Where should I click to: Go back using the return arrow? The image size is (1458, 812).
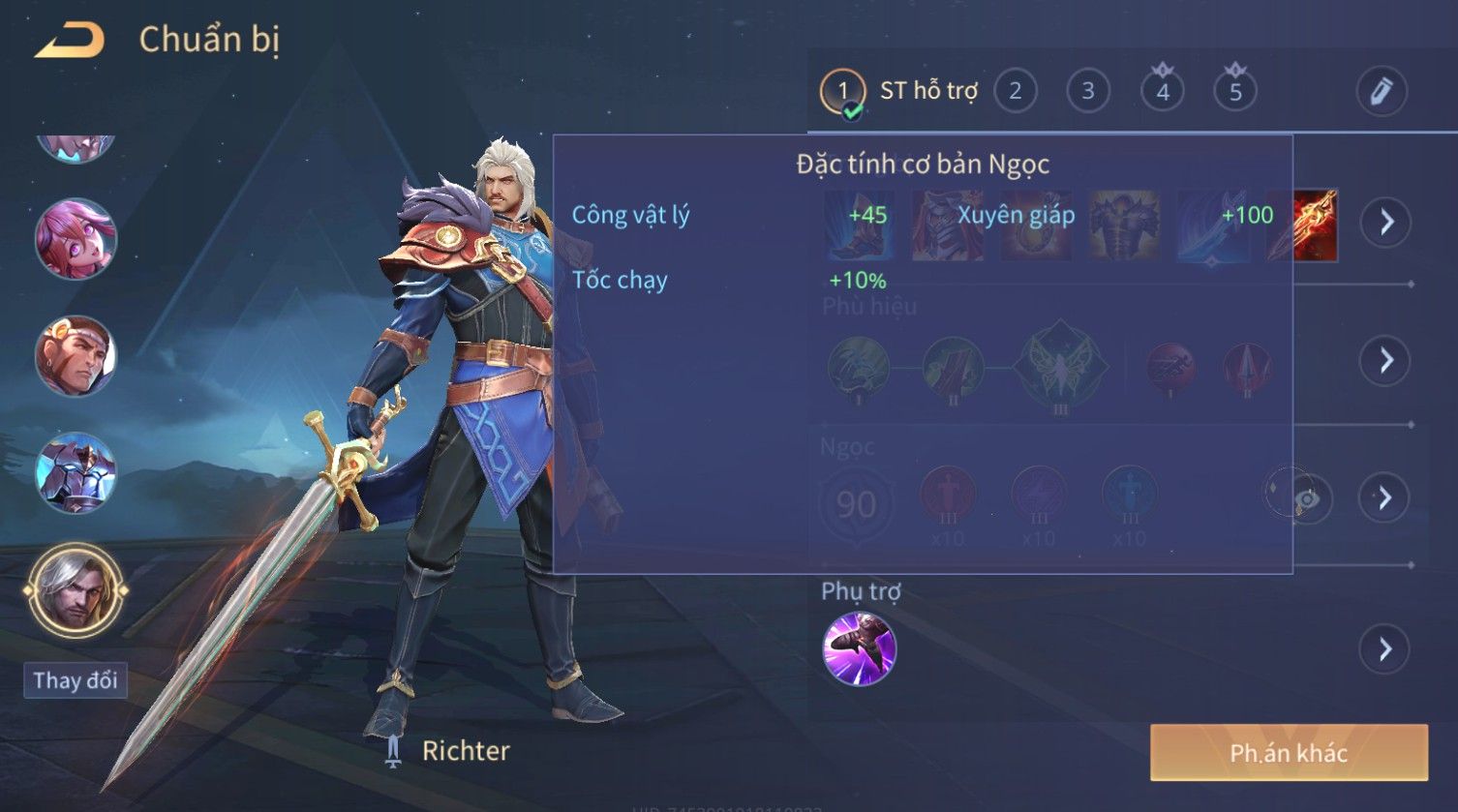70,41
